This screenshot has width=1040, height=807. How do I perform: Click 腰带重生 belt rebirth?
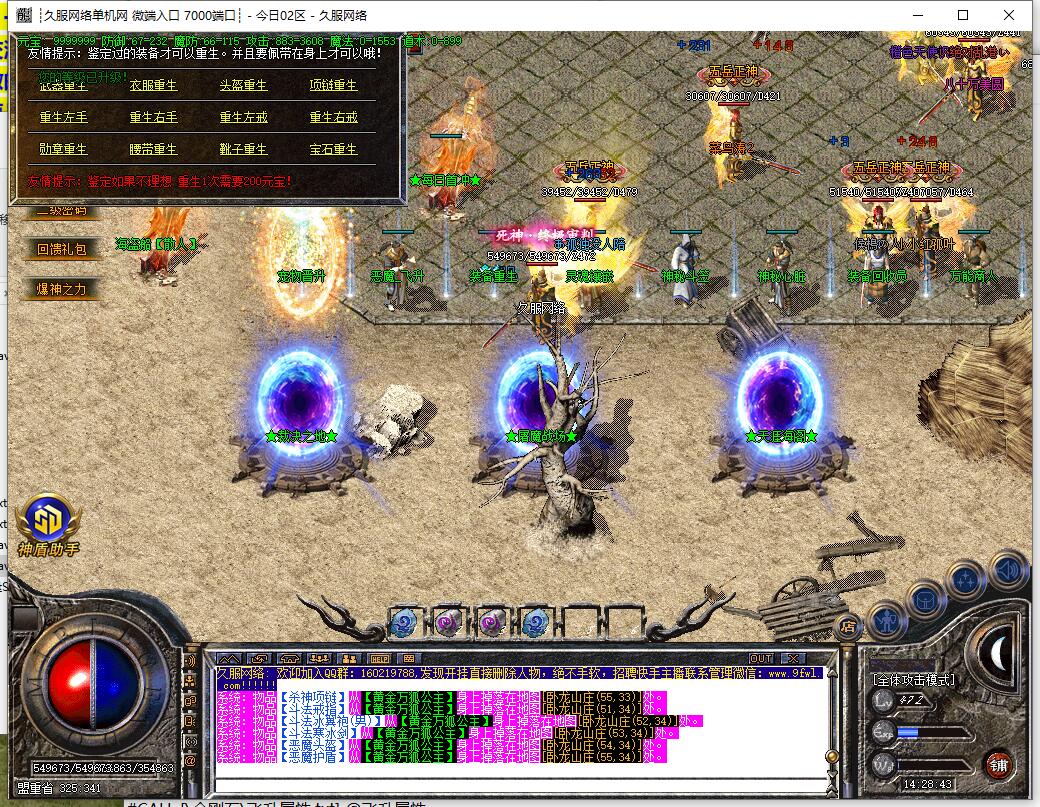coord(153,149)
